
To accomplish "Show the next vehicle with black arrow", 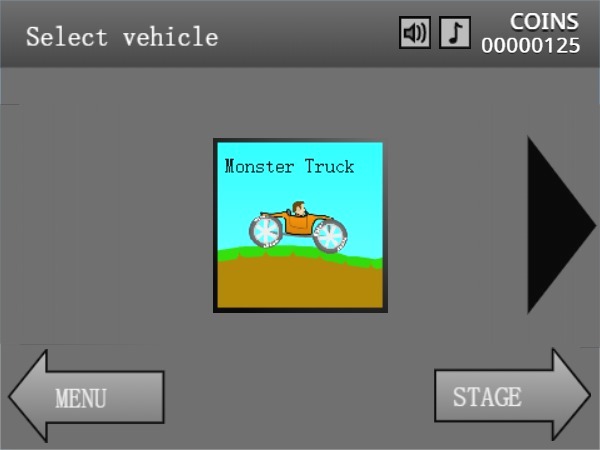I will 557,225.
